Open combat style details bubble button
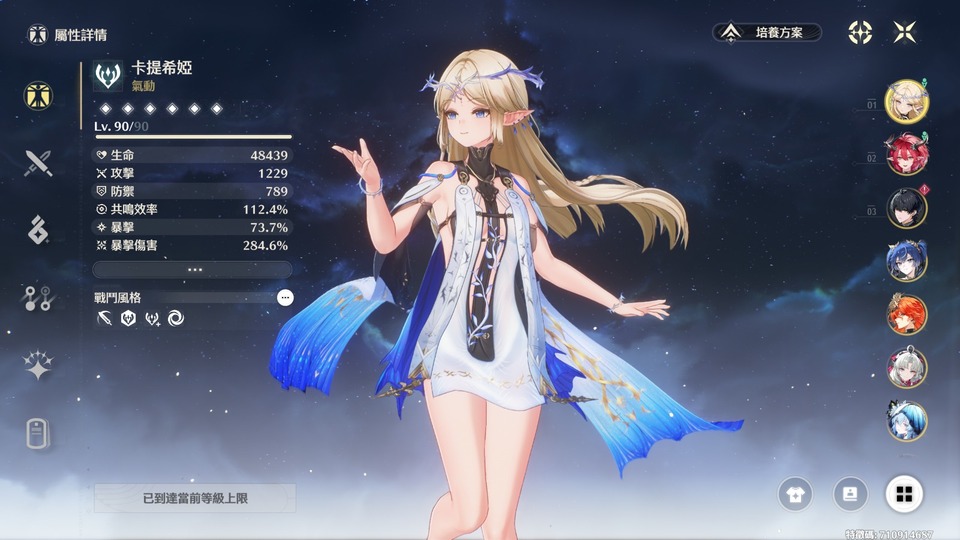The image size is (960, 540). coord(285,297)
